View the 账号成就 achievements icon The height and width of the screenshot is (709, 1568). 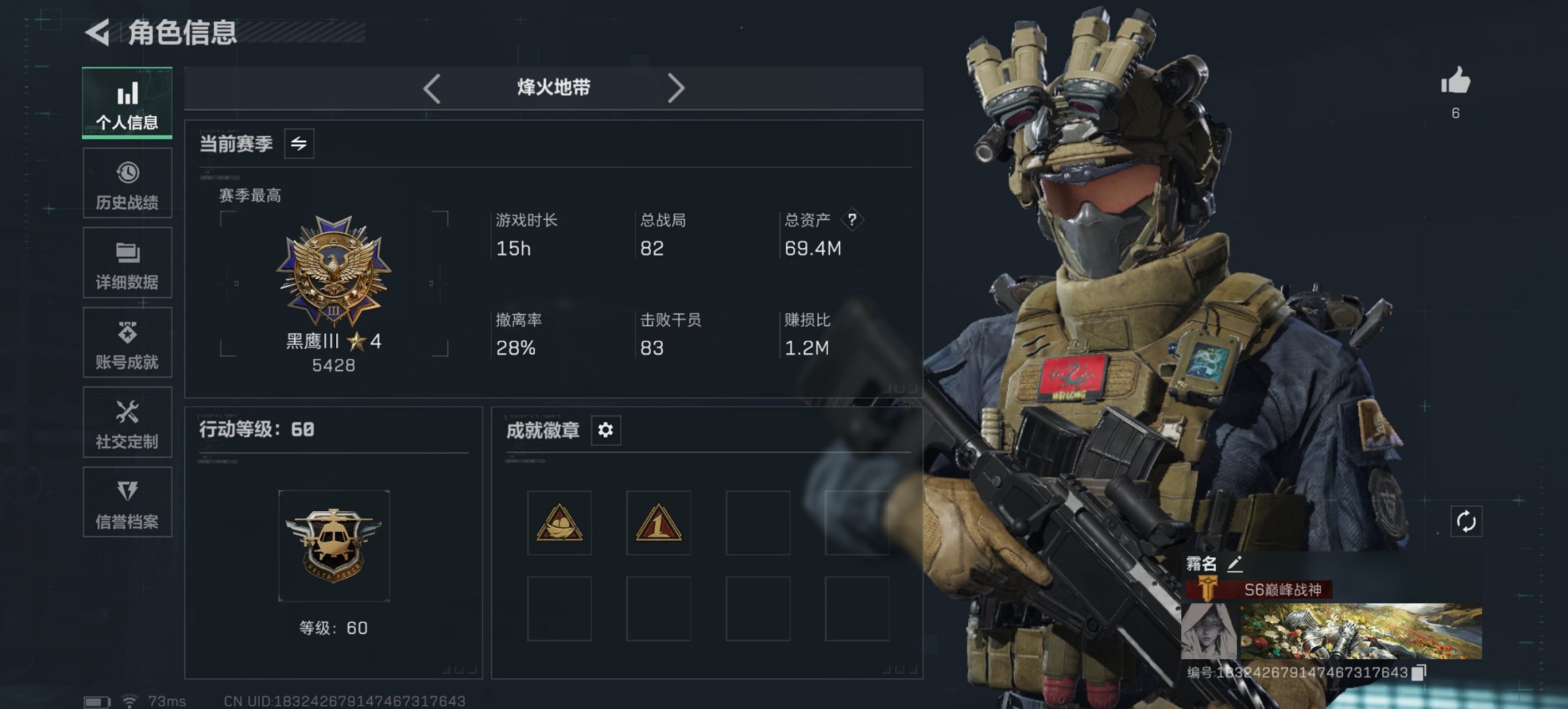point(127,333)
